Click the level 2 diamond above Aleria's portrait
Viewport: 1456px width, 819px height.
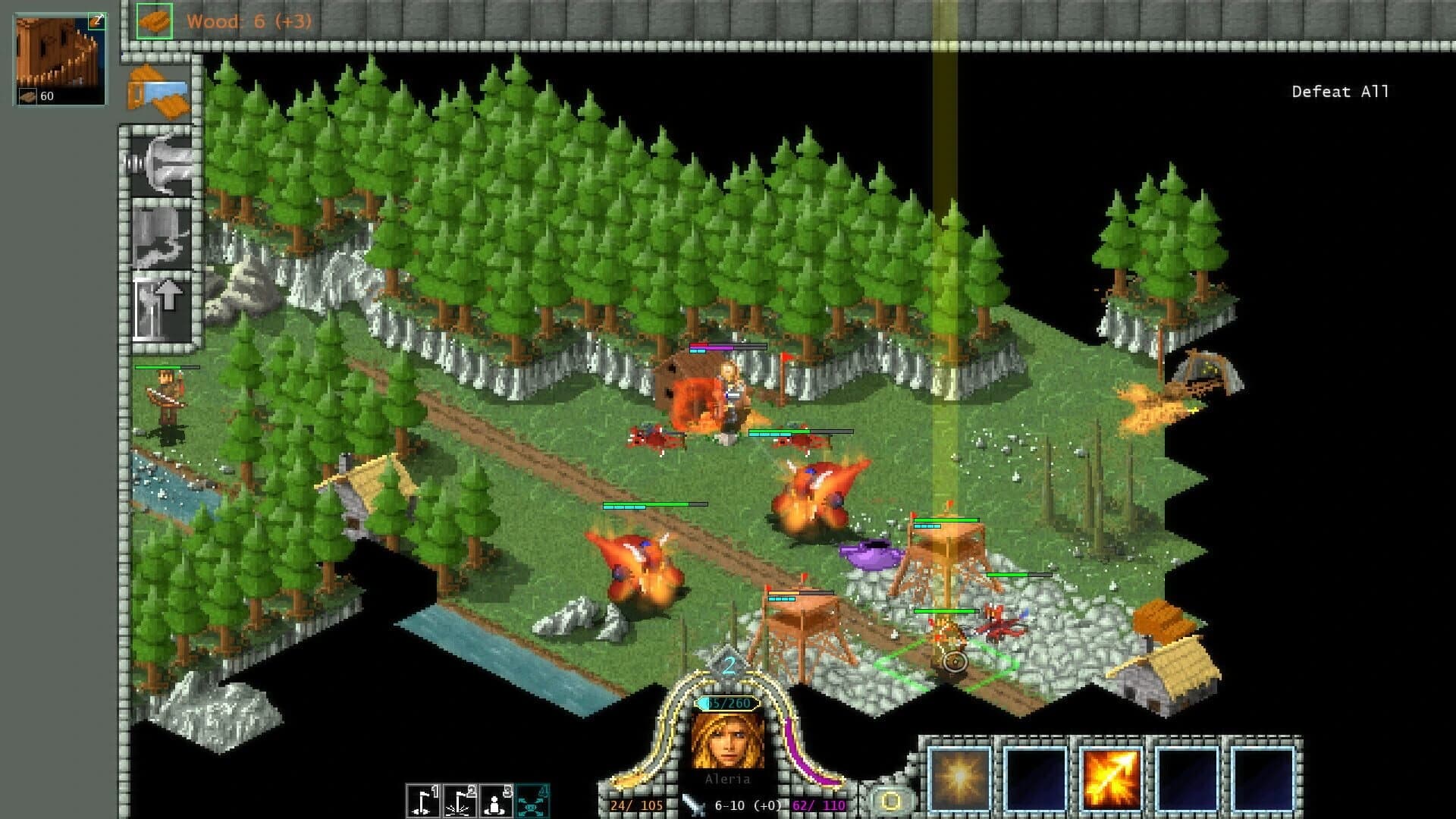(730, 666)
